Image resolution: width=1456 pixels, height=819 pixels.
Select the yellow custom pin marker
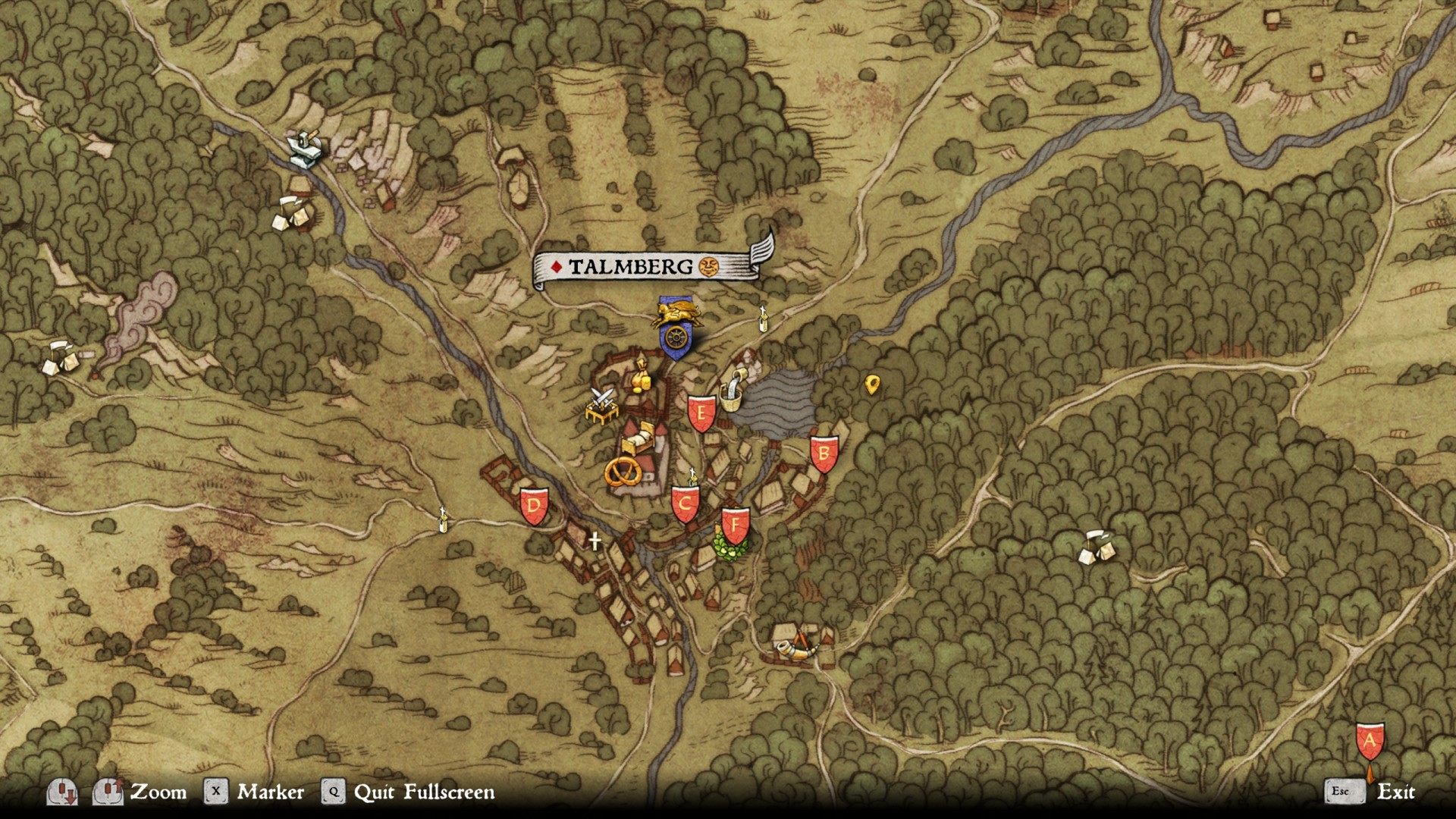click(871, 384)
